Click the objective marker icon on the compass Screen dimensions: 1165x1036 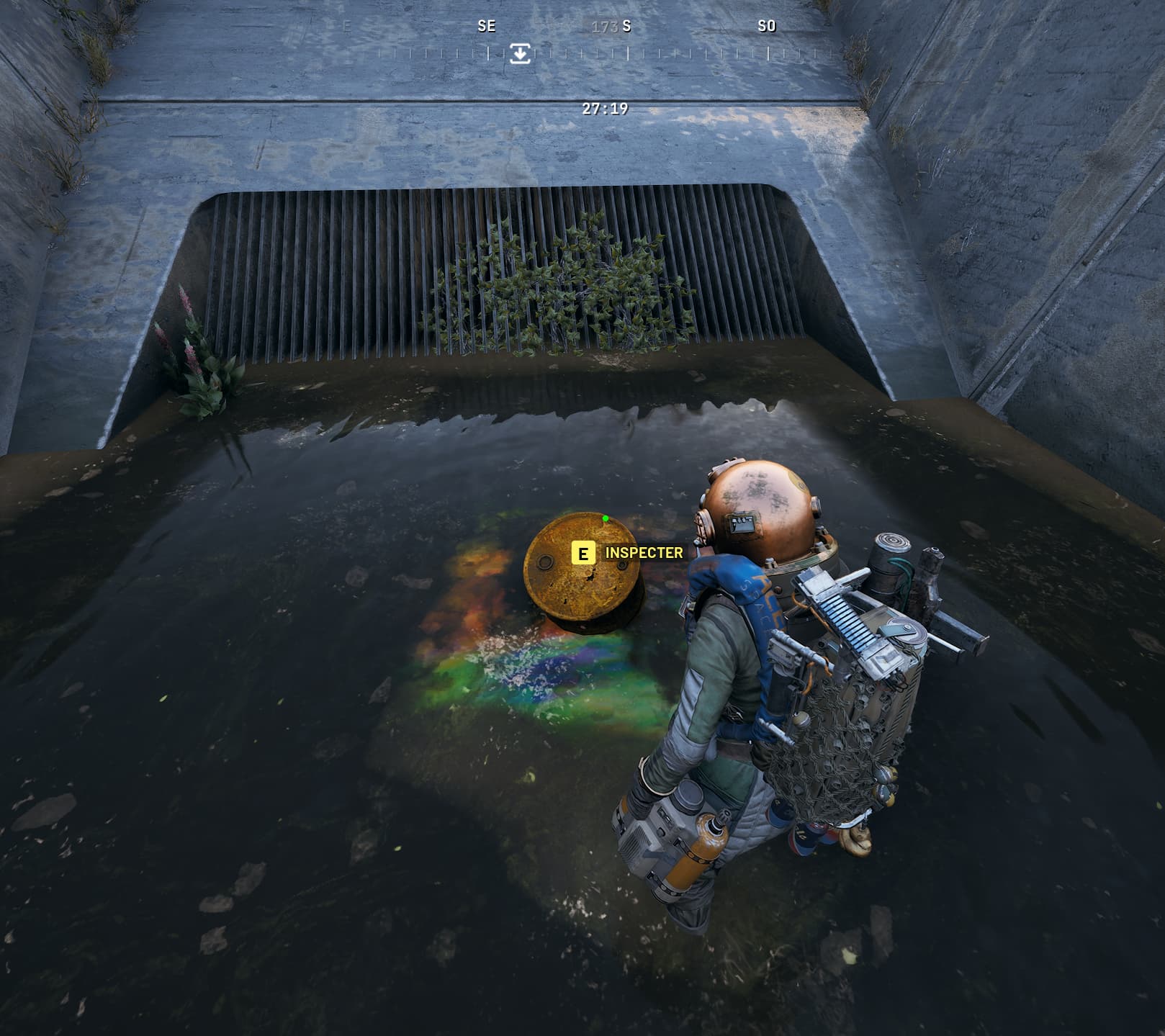[x=520, y=53]
